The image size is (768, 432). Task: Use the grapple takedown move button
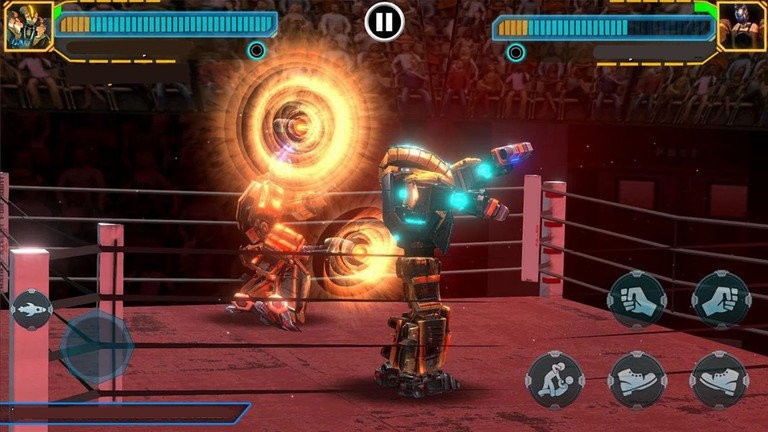coord(555,379)
